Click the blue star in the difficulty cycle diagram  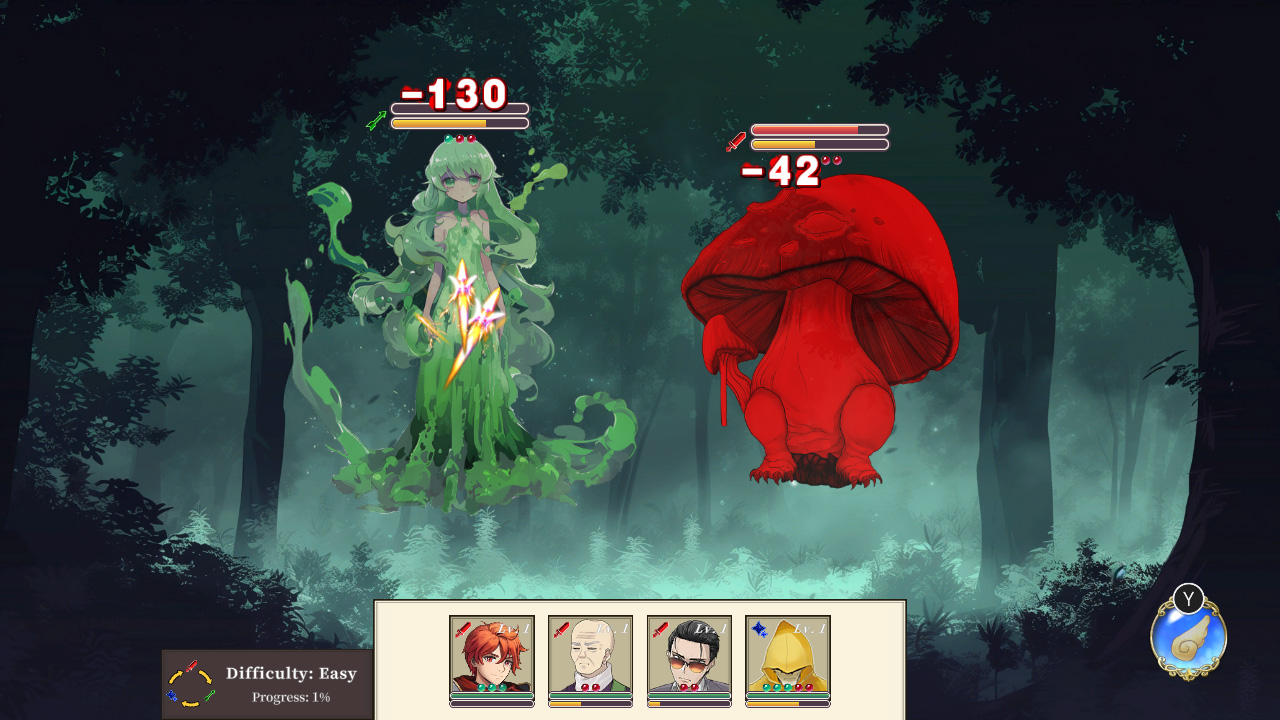point(171,696)
